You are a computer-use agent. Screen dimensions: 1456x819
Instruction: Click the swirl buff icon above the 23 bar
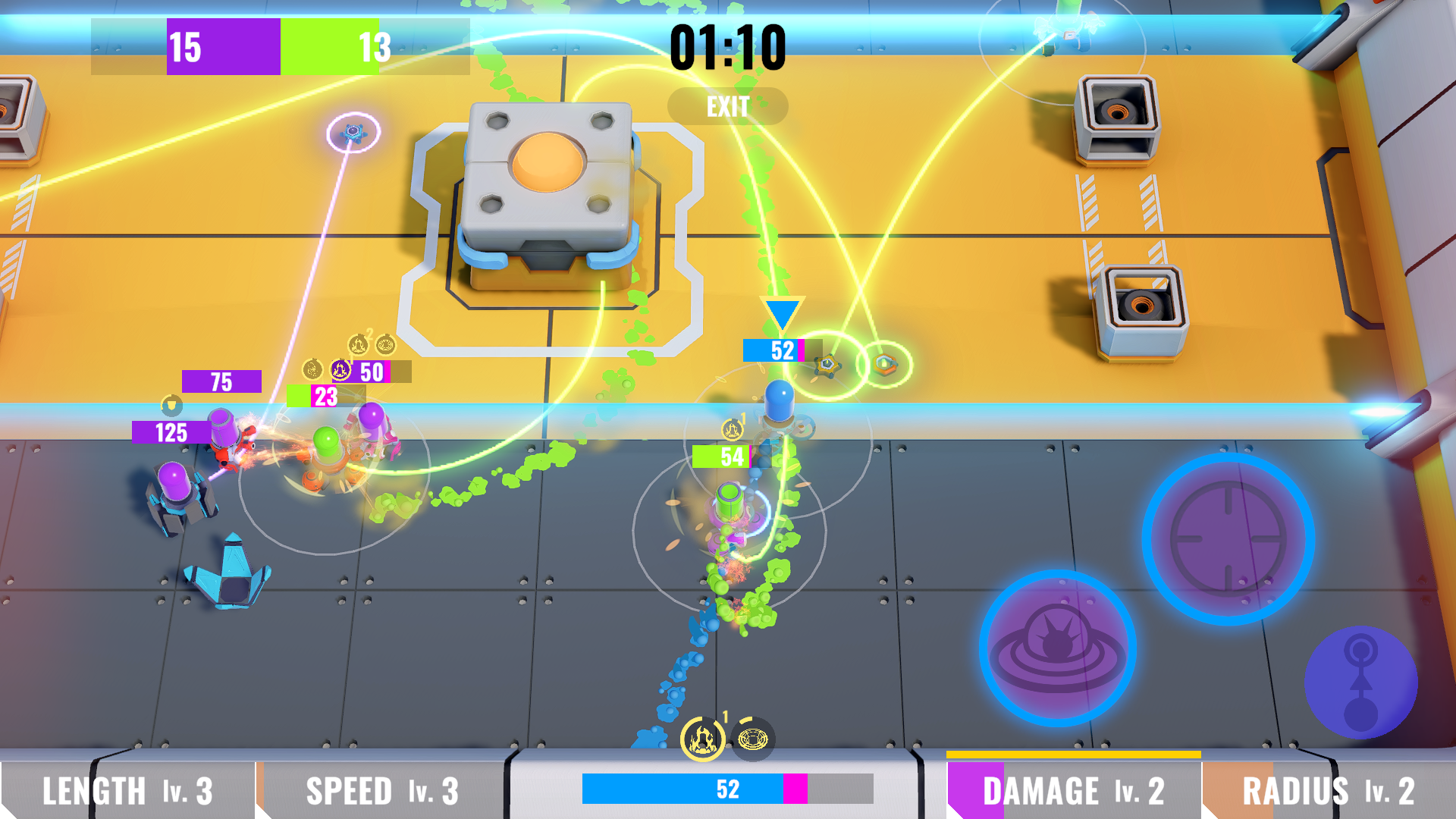(312, 369)
